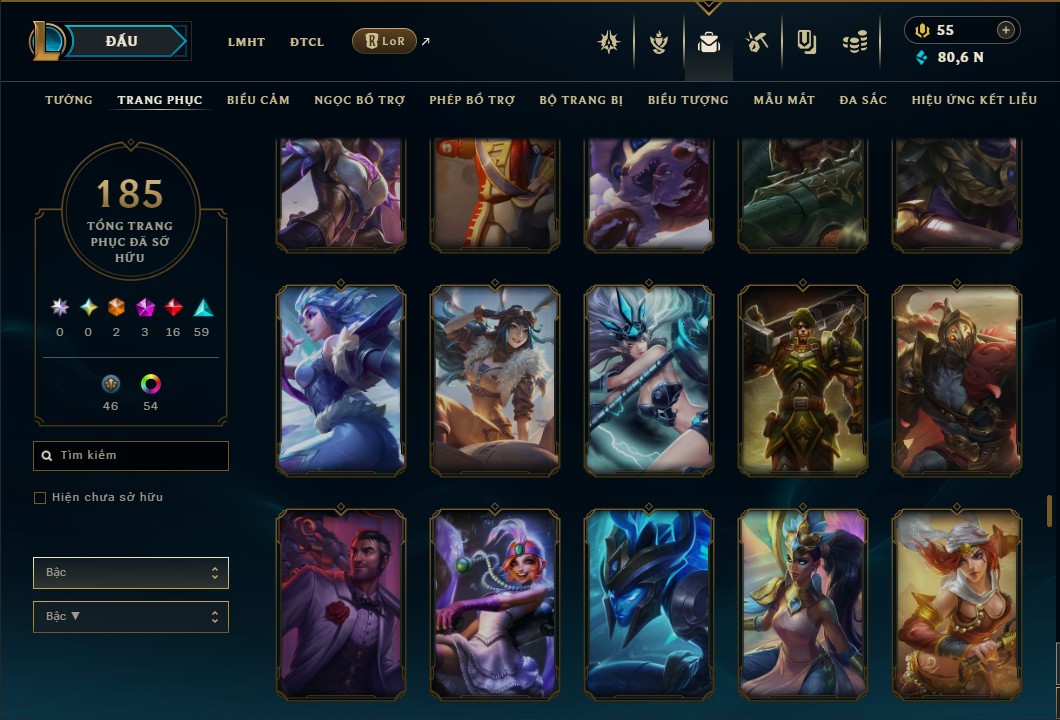Launch the LoR link button
This screenshot has width=1060, height=720.
point(385,41)
